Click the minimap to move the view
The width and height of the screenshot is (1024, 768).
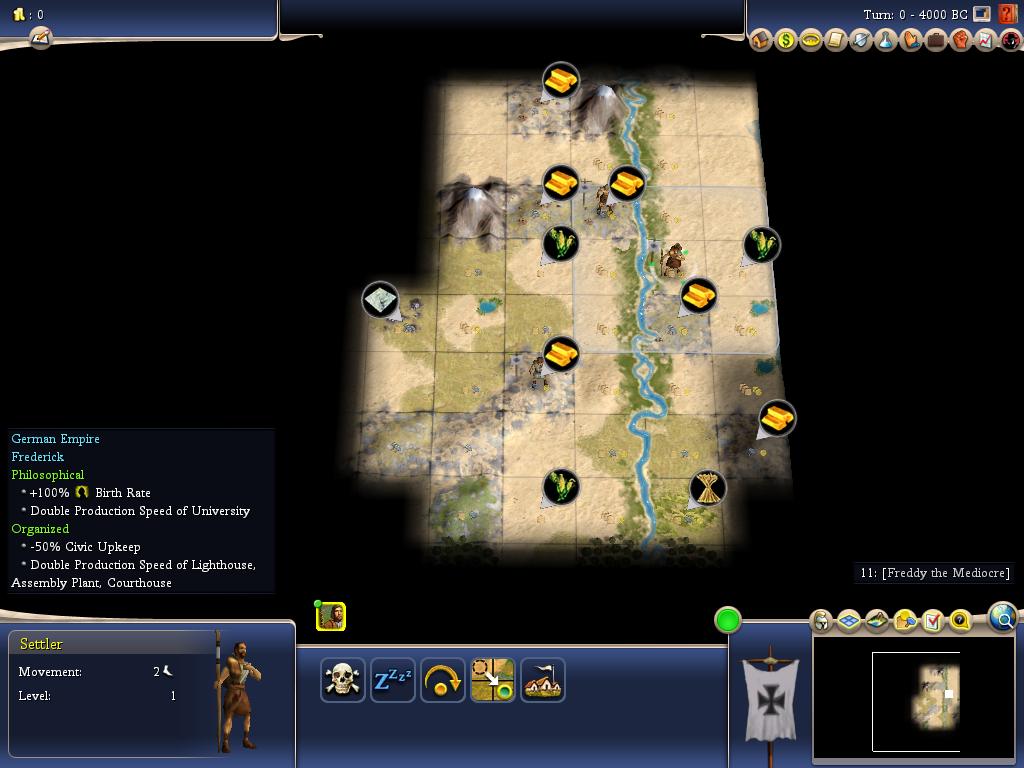pos(915,700)
